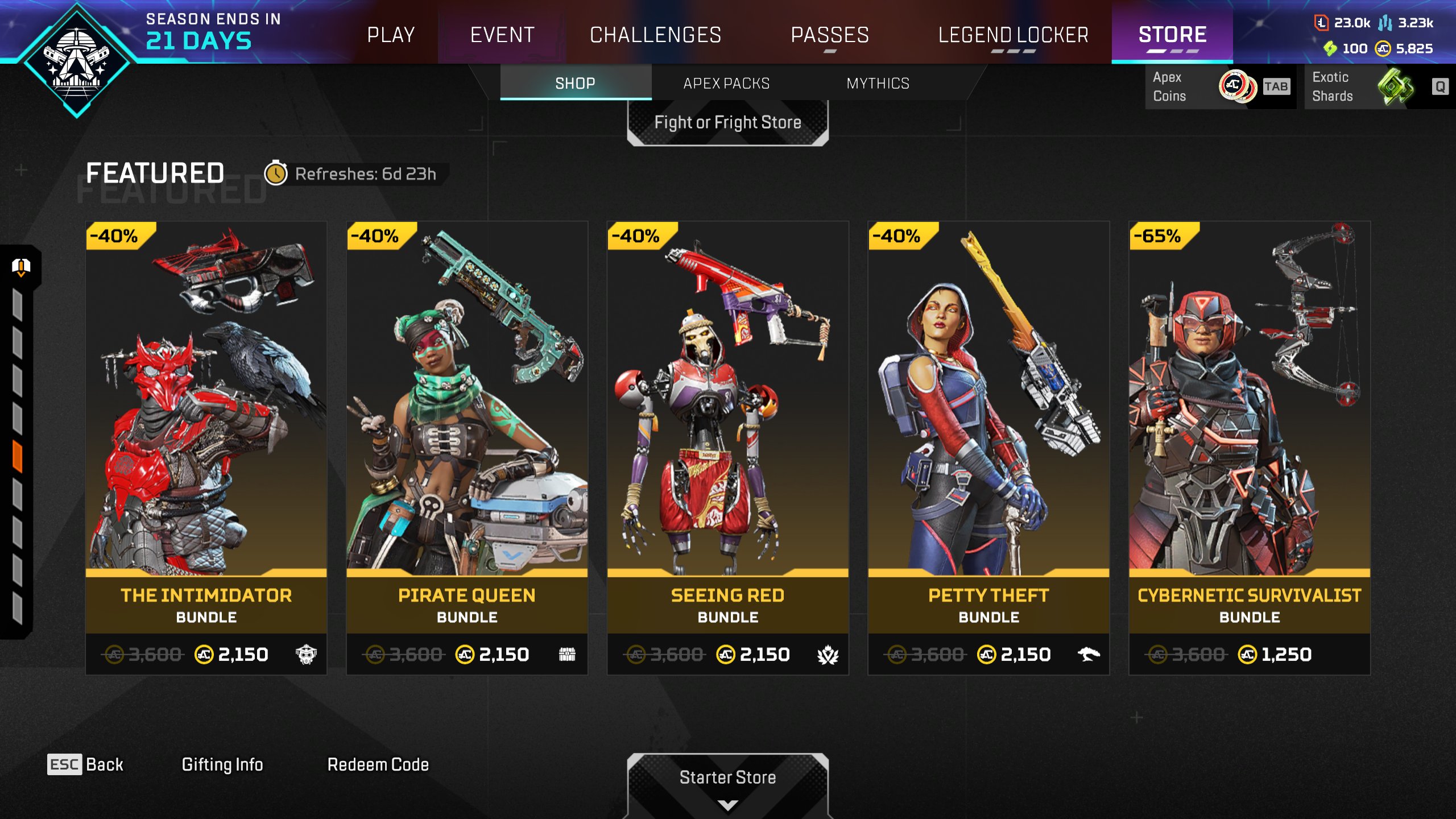Open the Apex Coins purchase button
Screen dimensions: 1456x819
(1219, 86)
